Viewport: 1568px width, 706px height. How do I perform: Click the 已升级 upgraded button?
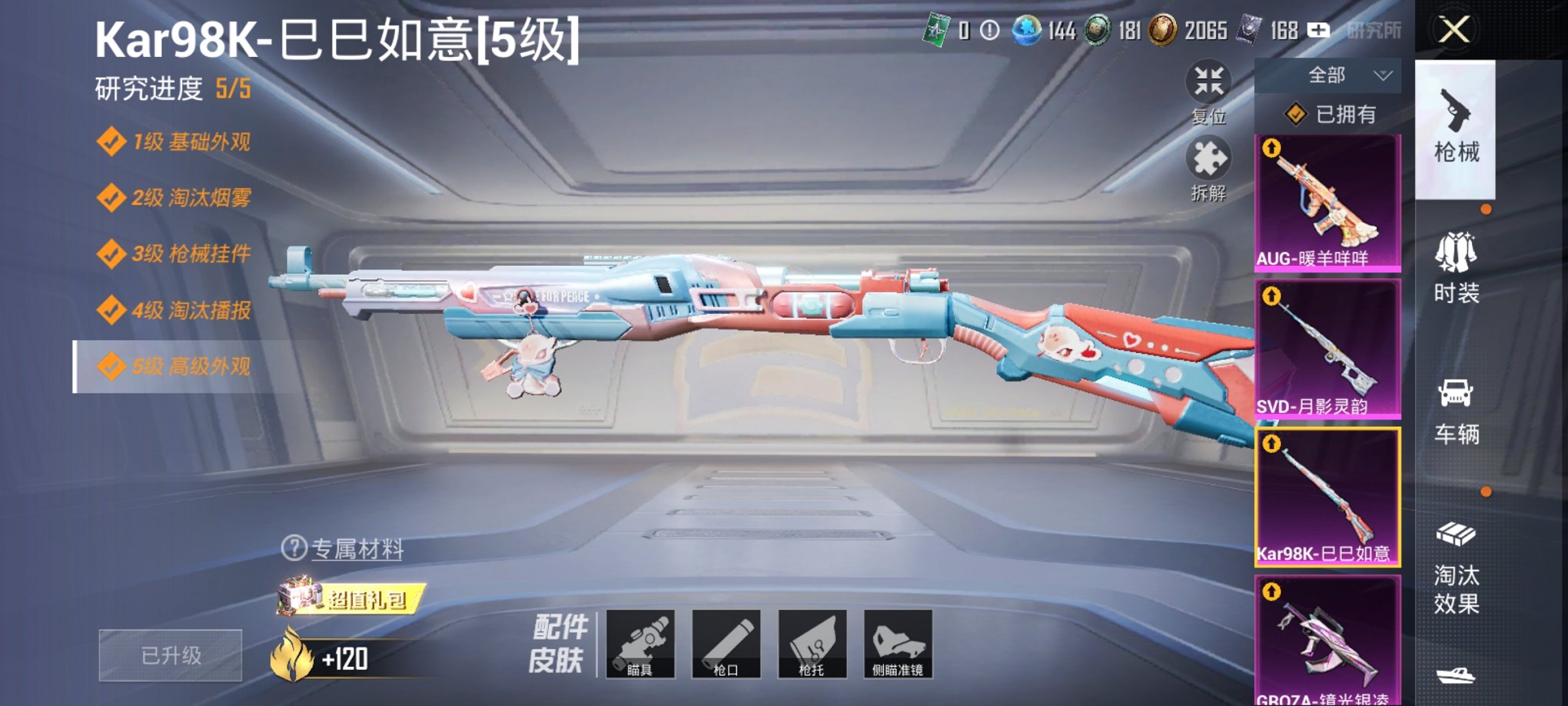(169, 654)
